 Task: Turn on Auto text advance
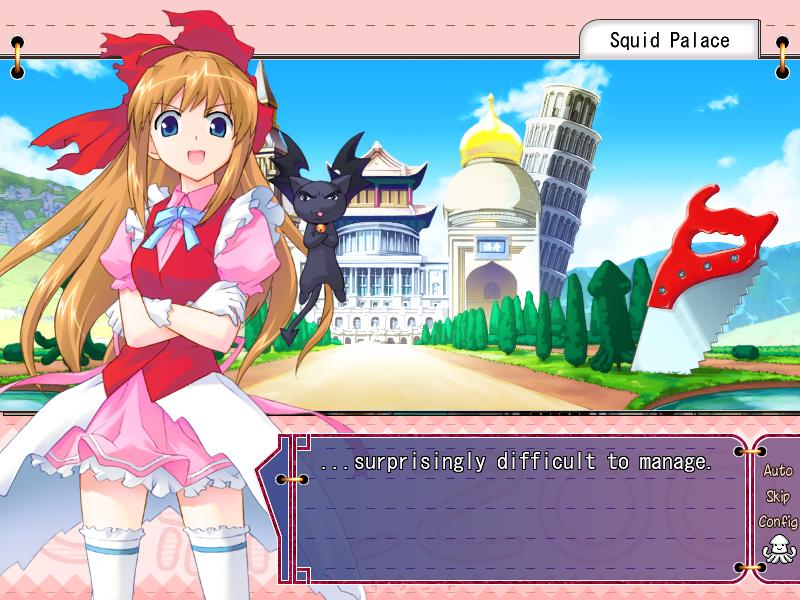click(777, 470)
